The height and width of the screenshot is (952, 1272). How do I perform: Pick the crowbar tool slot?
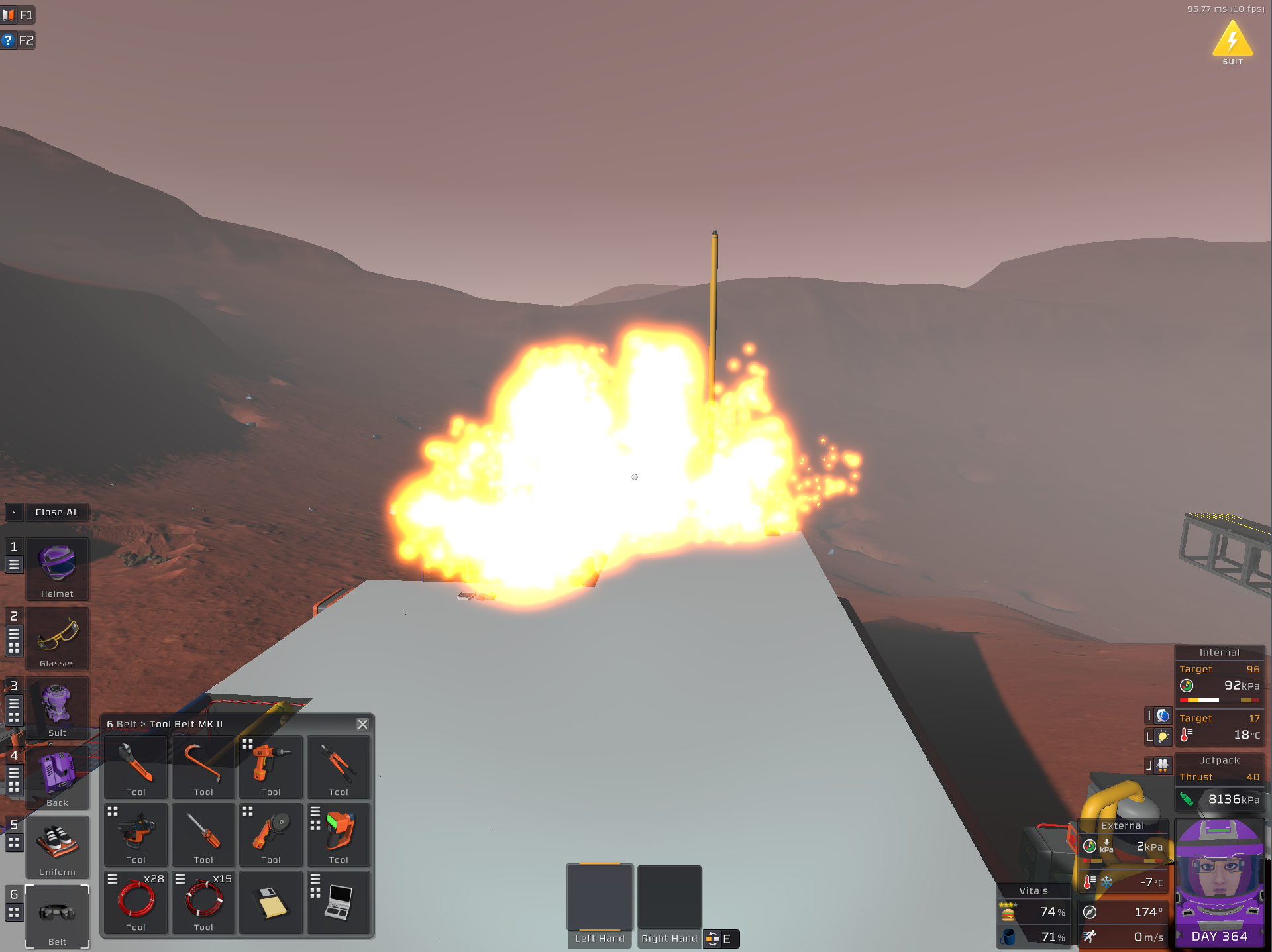pos(203,766)
